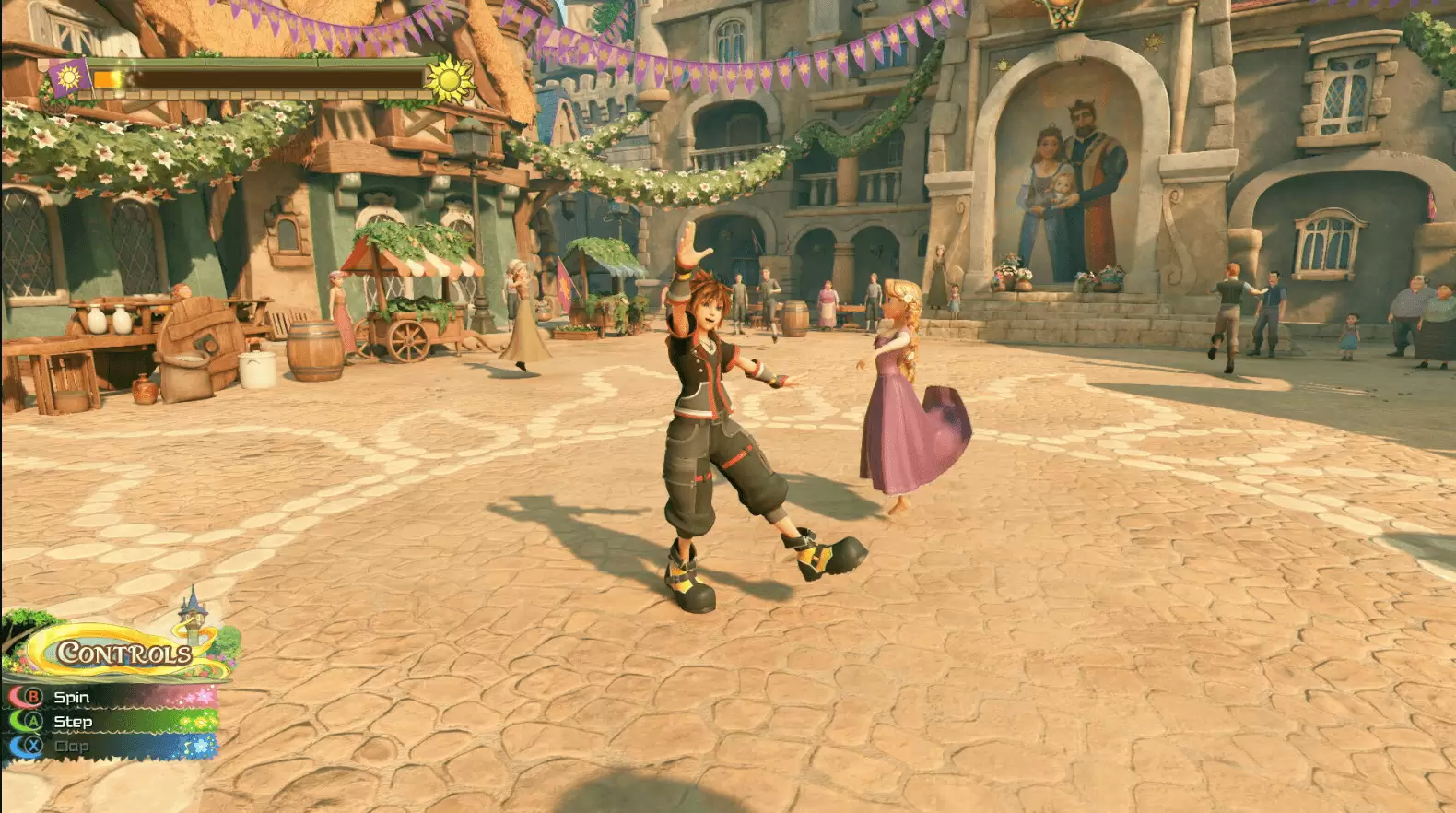The height and width of the screenshot is (813, 1456).
Task: Select the blue X button icon
Action: [x=33, y=745]
